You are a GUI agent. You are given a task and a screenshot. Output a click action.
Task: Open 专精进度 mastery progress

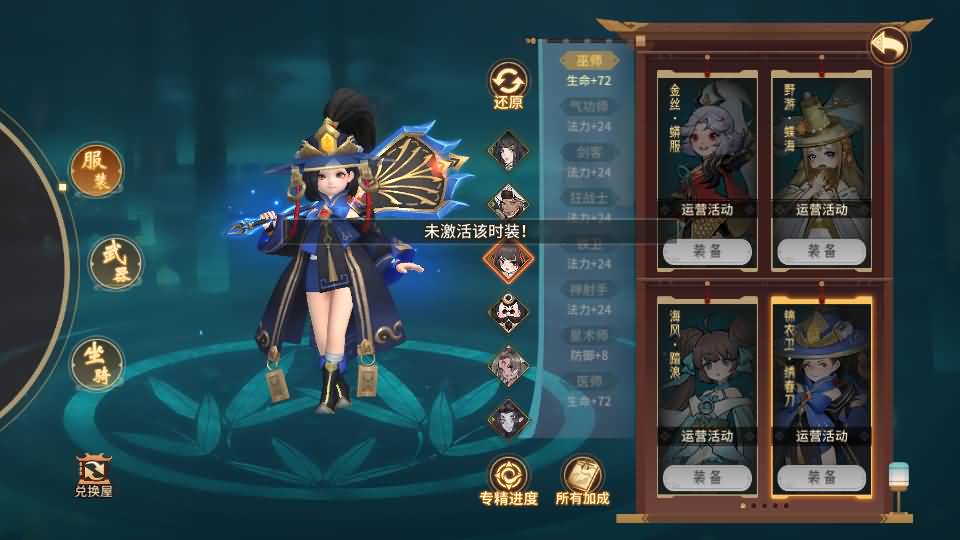(x=508, y=480)
